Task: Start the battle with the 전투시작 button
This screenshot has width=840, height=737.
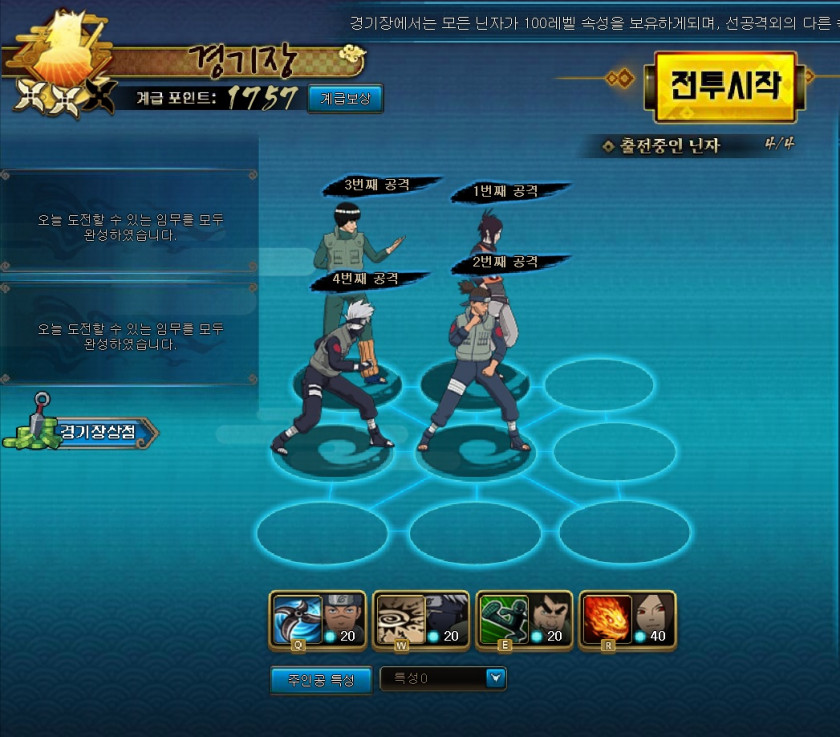Action: pos(725,86)
